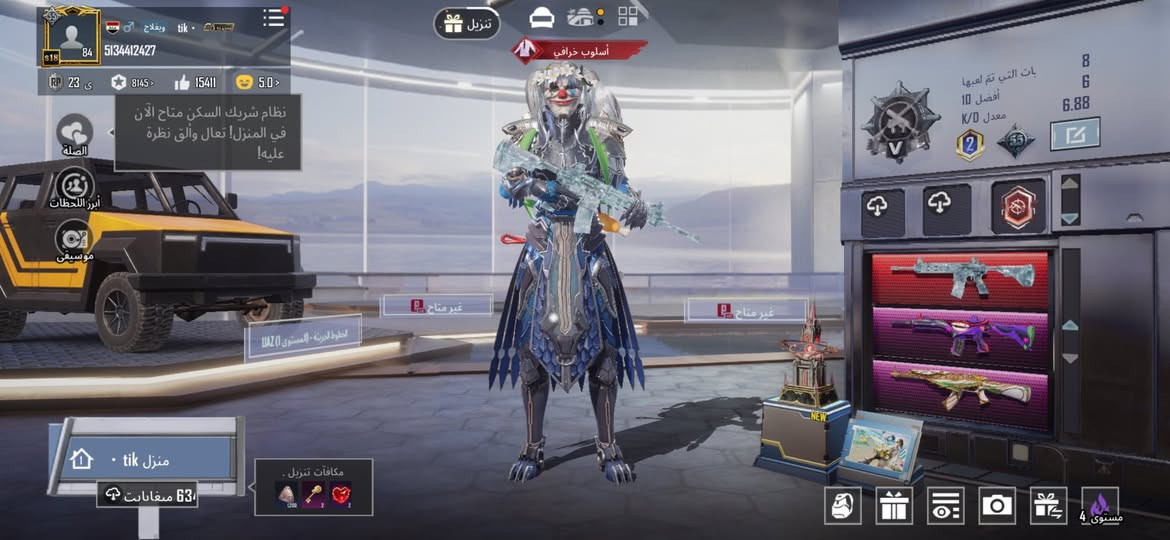The image size is (1170, 540).
Task: Click the edit button on the stats panel
Action: coord(1074,134)
